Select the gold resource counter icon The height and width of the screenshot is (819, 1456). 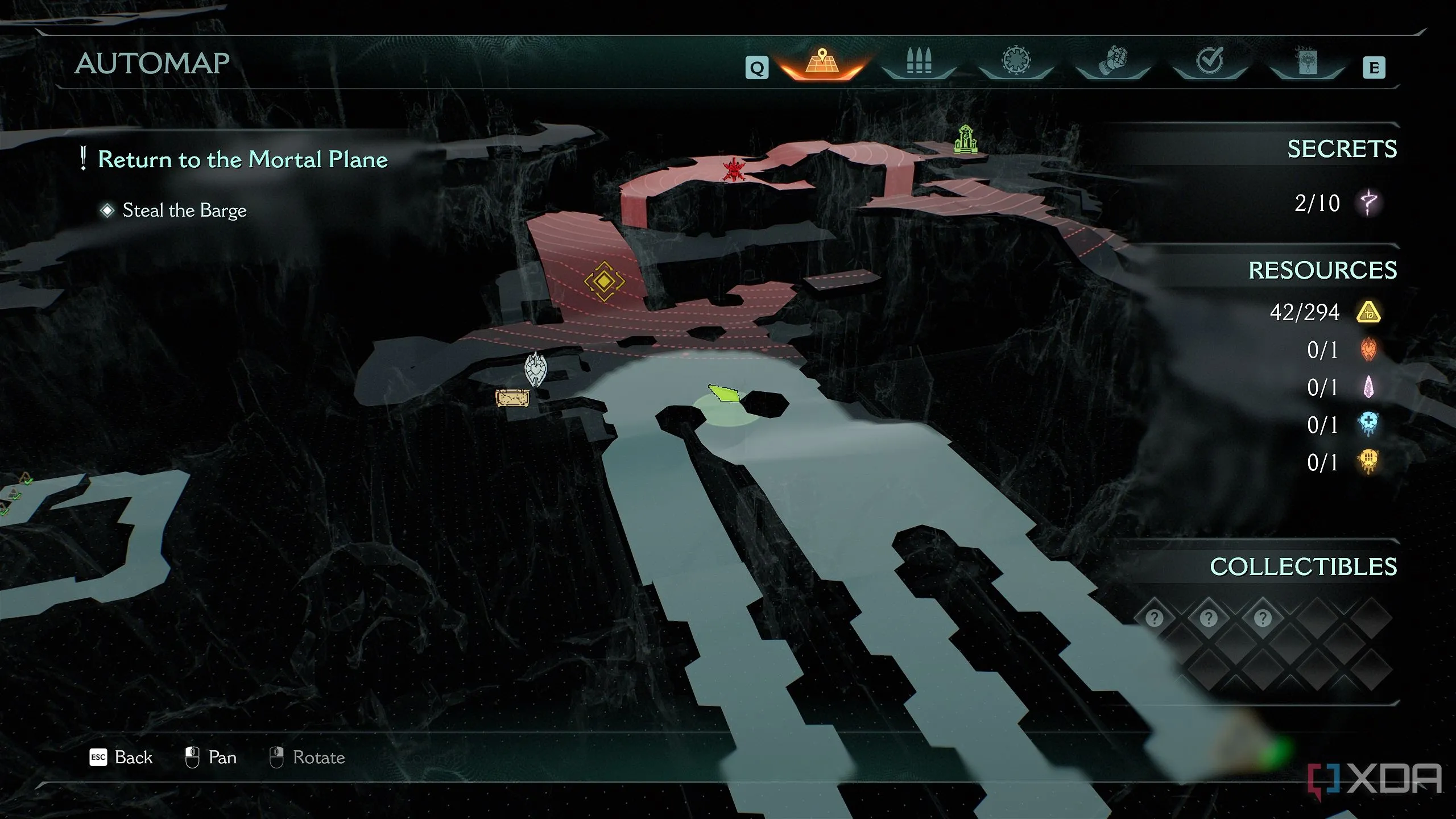(x=1368, y=312)
